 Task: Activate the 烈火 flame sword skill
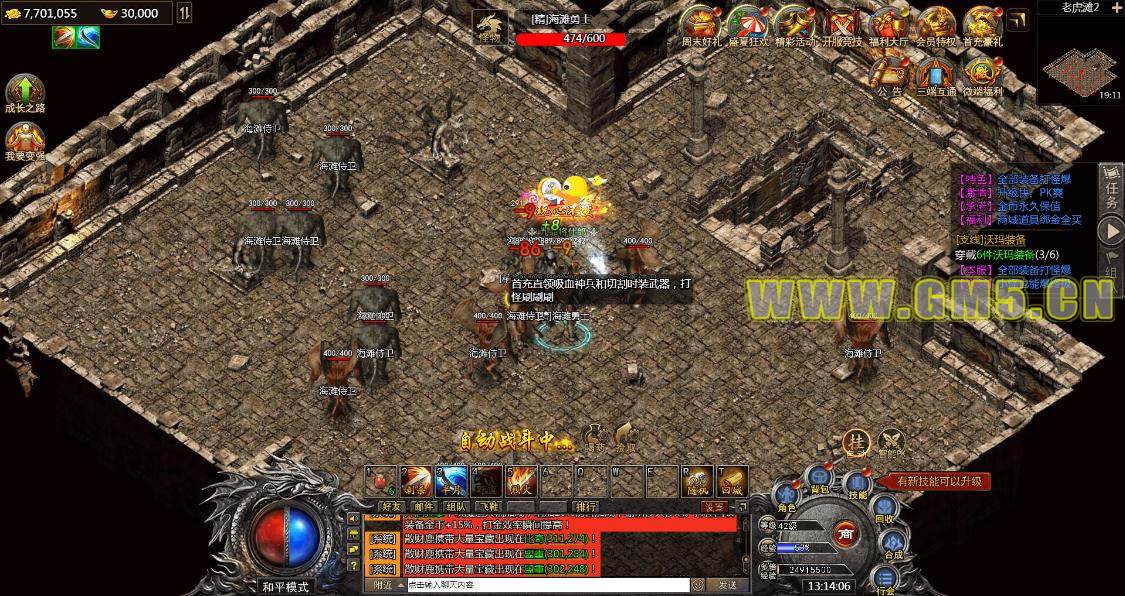click(x=522, y=481)
